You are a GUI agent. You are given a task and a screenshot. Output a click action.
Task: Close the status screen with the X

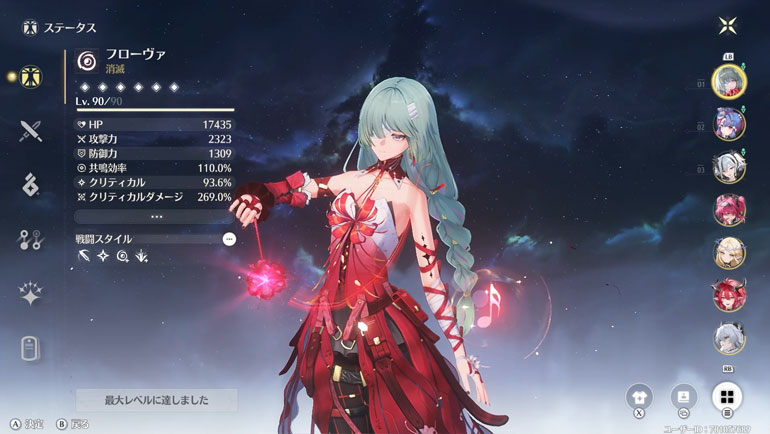[x=727, y=26]
